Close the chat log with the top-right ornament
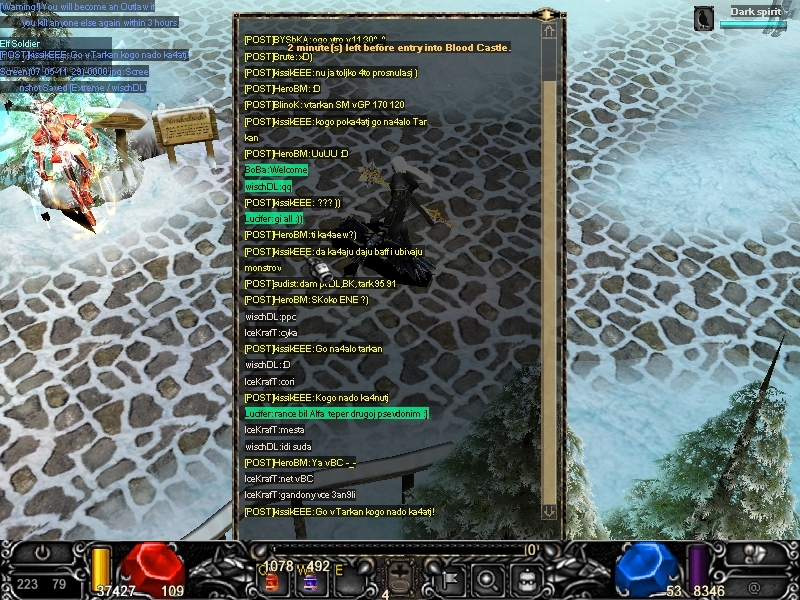 547,15
